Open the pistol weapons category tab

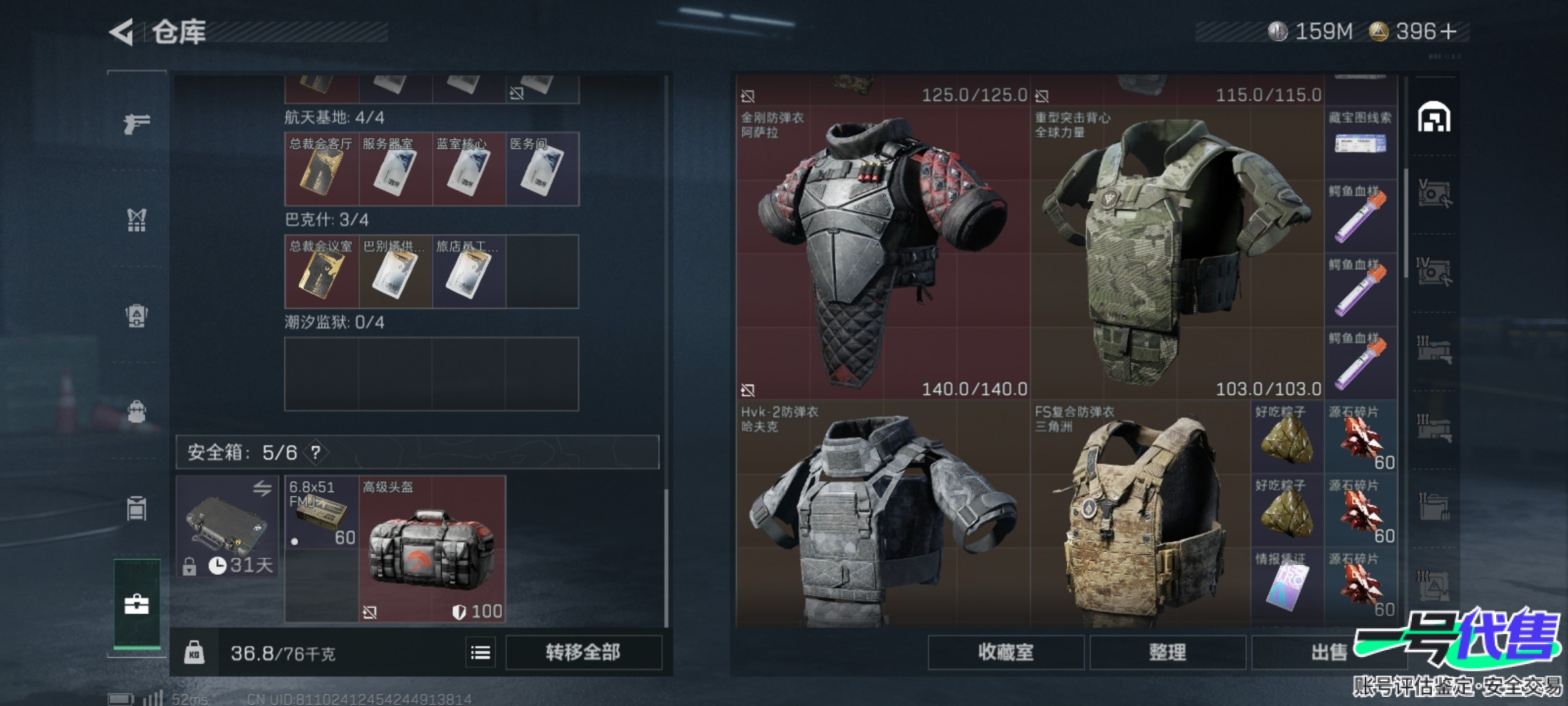tap(137, 122)
